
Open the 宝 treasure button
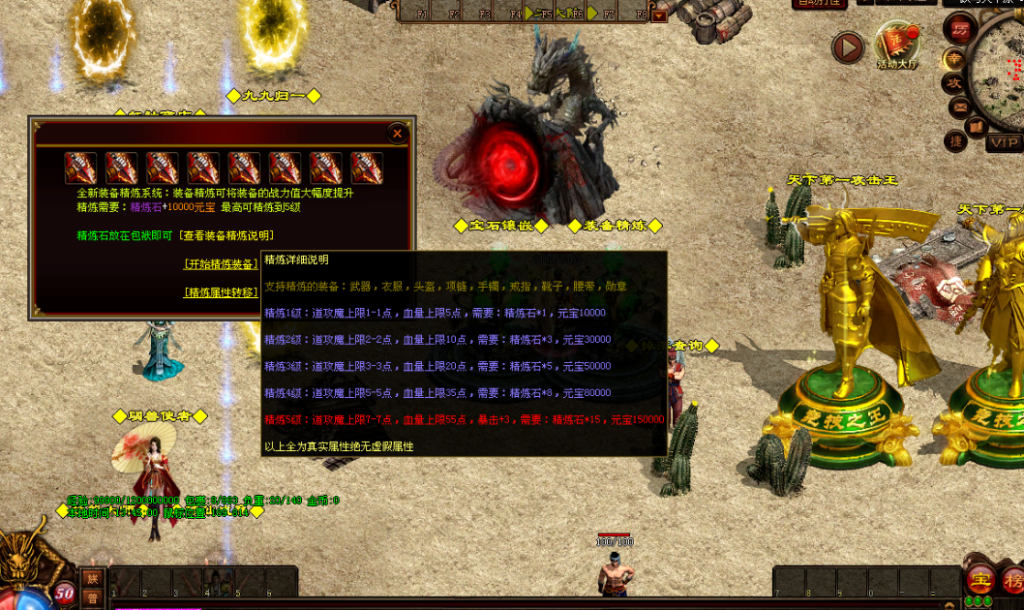(980, 578)
